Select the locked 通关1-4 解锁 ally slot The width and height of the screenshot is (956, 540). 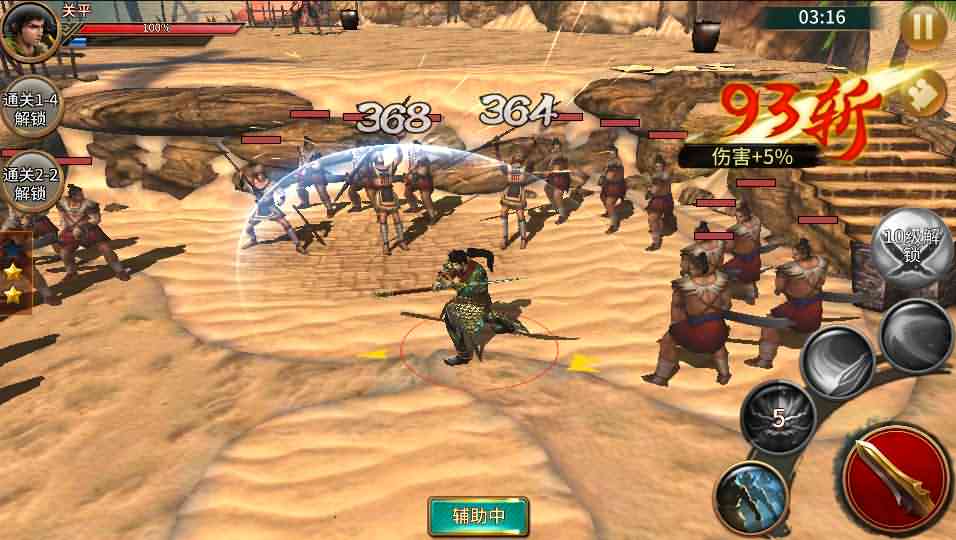pyautogui.click(x=30, y=108)
